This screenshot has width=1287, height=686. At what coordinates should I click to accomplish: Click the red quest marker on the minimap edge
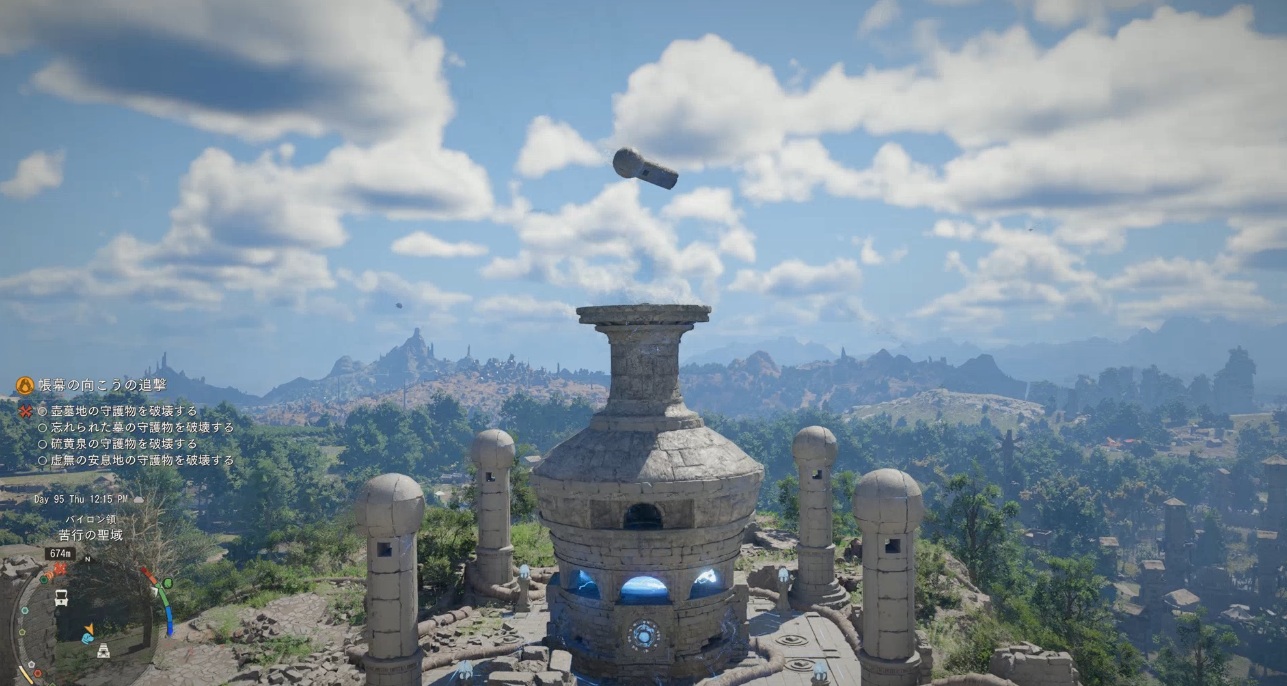(x=58, y=569)
